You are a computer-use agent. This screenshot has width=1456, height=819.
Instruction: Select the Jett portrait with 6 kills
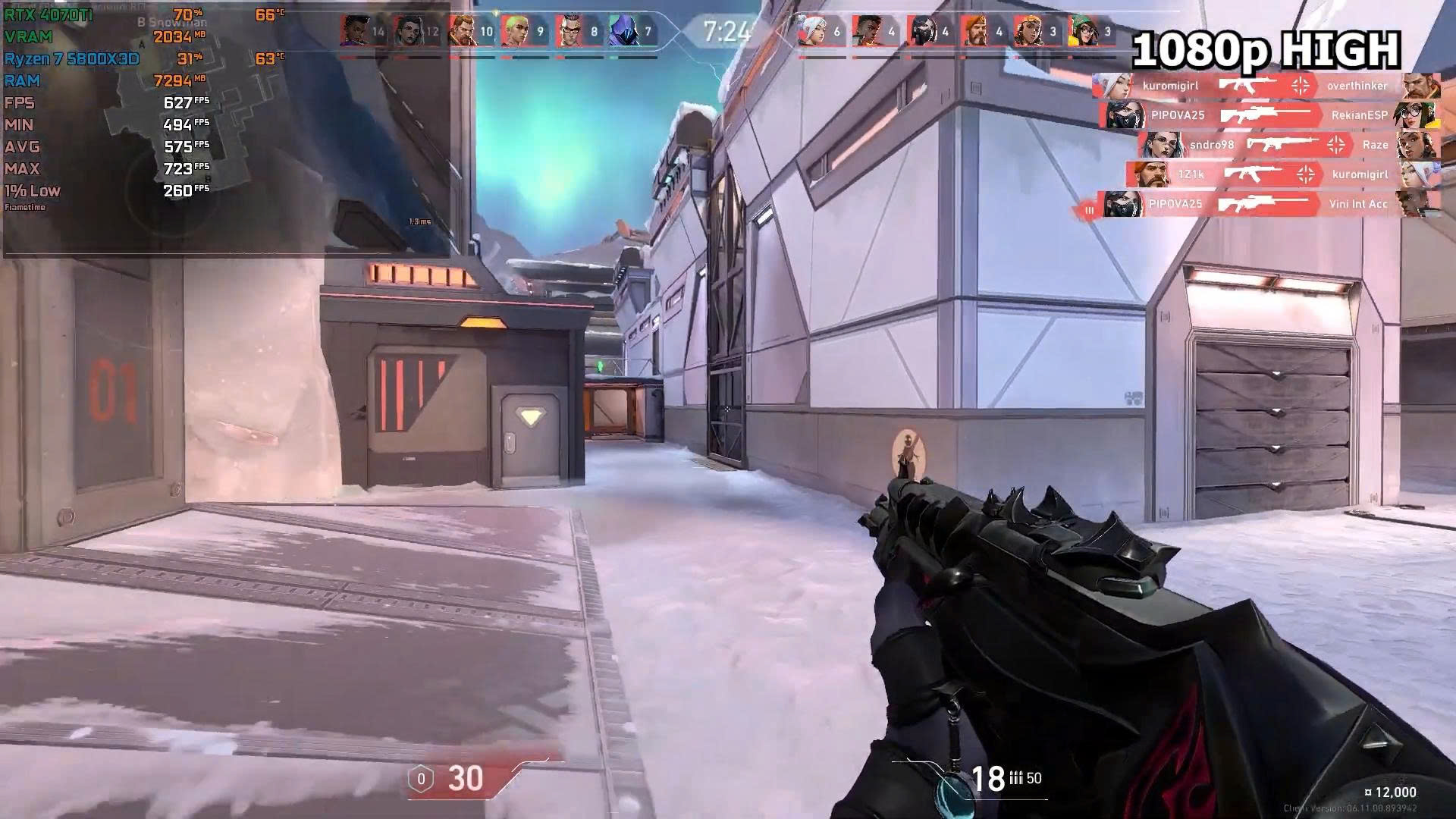pyautogui.click(x=813, y=32)
